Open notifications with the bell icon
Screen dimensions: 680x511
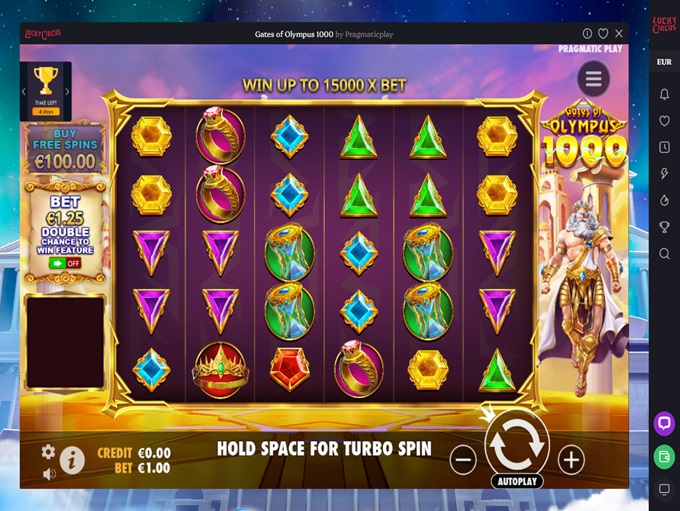[x=664, y=94]
